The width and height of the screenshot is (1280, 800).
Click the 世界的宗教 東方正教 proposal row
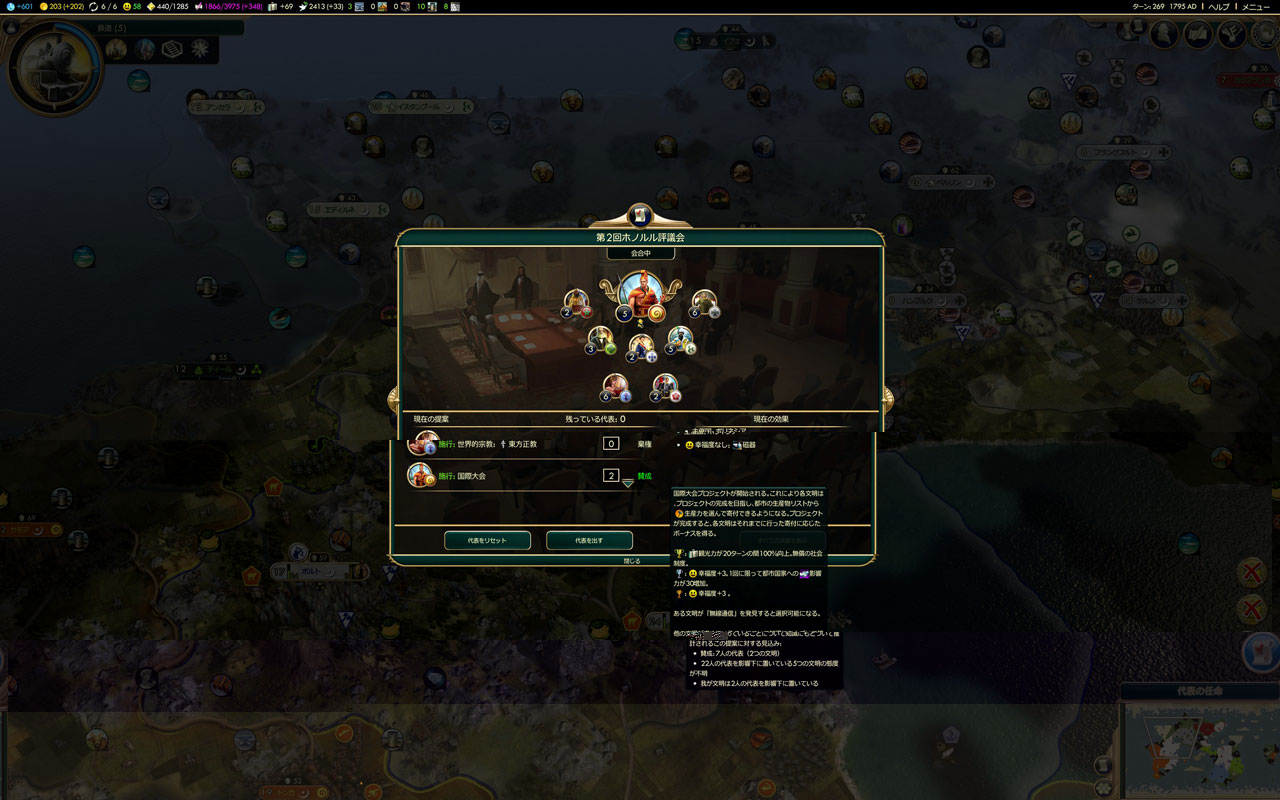click(500, 443)
